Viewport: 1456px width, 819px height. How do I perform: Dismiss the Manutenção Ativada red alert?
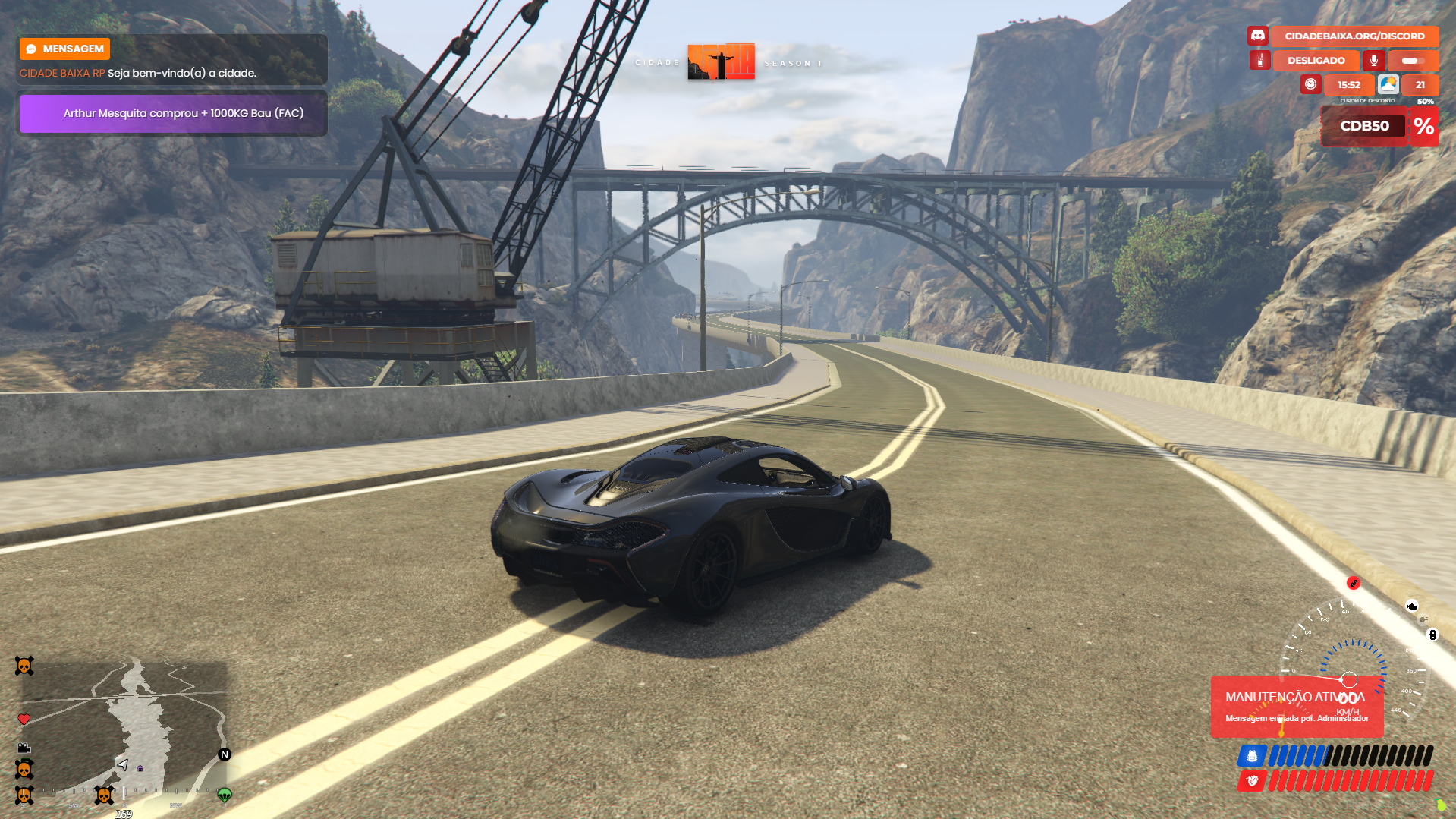pyautogui.click(x=1296, y=706)
